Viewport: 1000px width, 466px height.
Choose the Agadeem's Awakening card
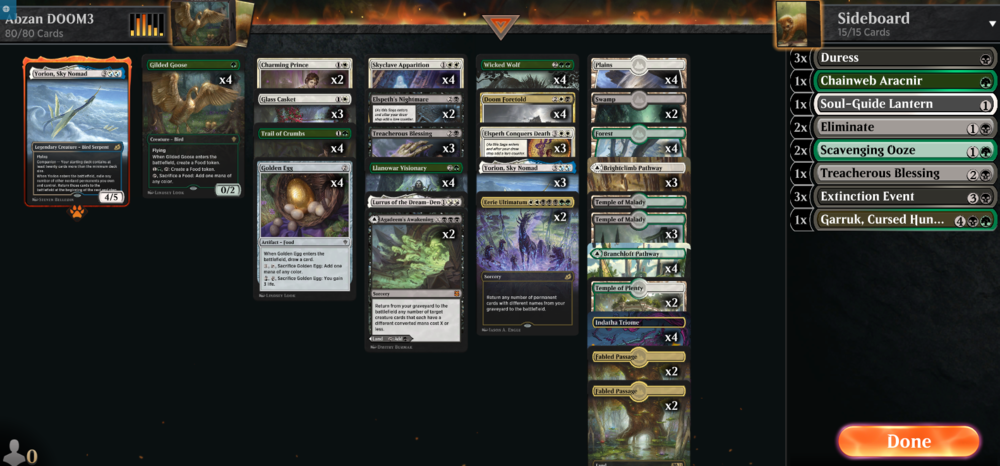pos(417,270)
